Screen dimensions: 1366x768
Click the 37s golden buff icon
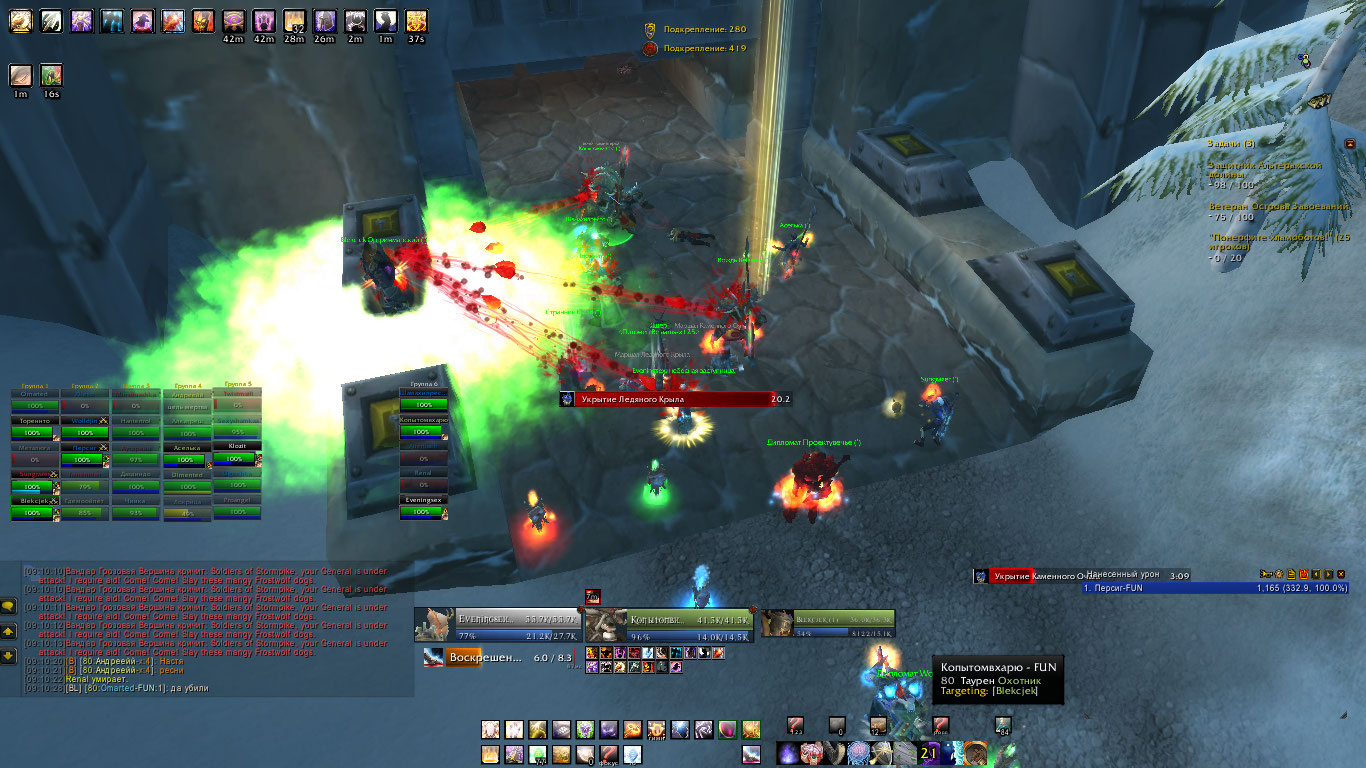click(416, 19)
